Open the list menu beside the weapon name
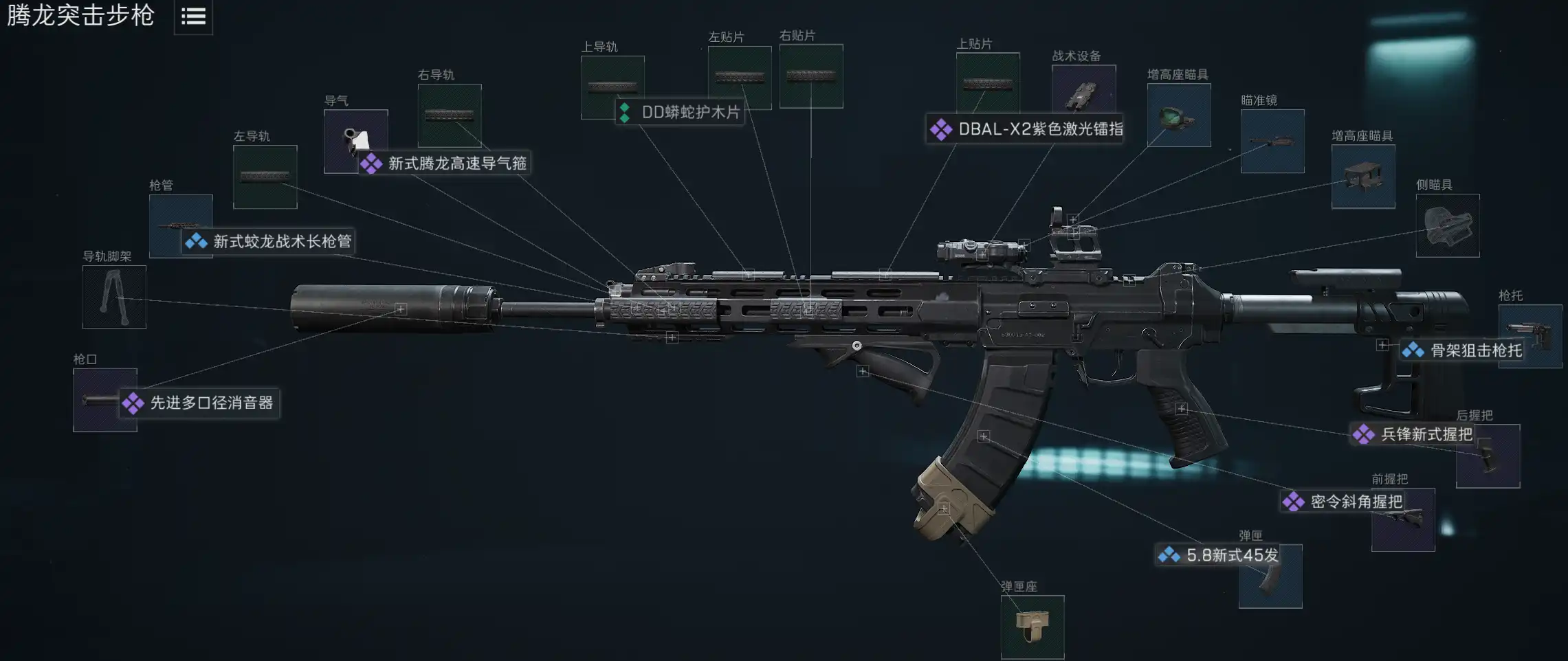This screenshot has width=1568, height=661. pyautogui.click(x=193, y=17)
